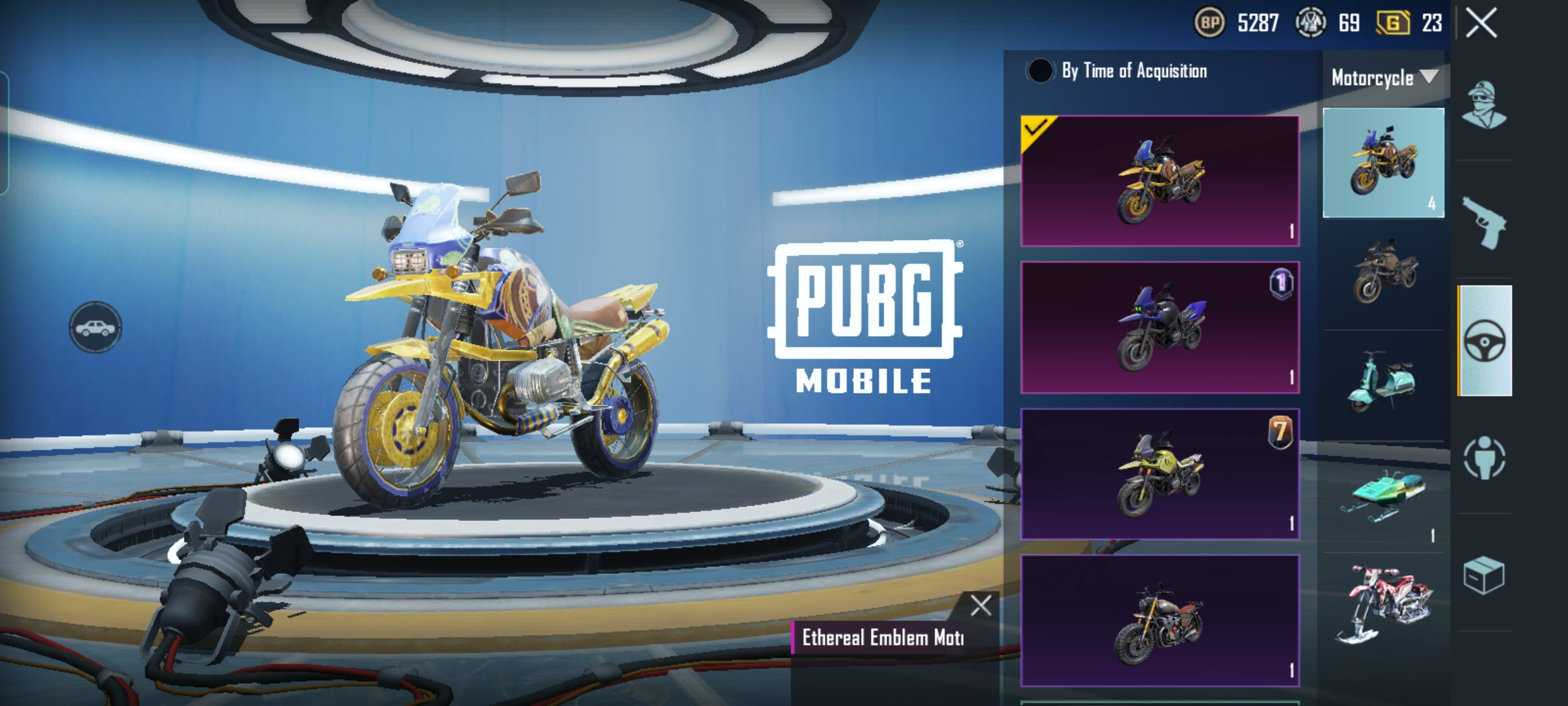Select the yellow-green motorcycle skin with 7 badge
Screen dimensions: 1568x706
tap(1160, 474)
